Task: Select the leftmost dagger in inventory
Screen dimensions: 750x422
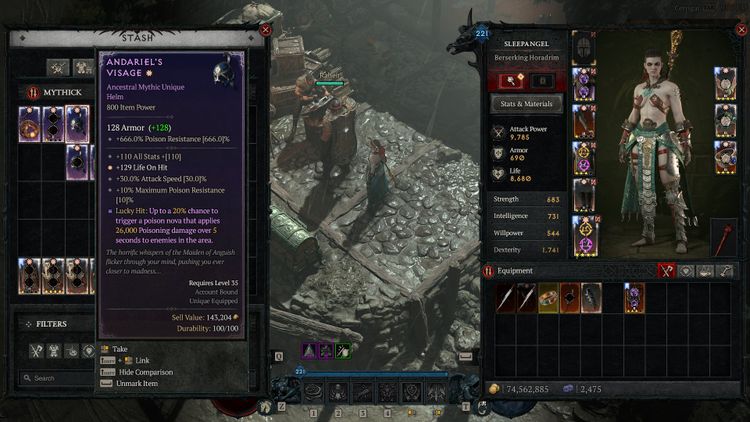Action: (x=505, y=298)
